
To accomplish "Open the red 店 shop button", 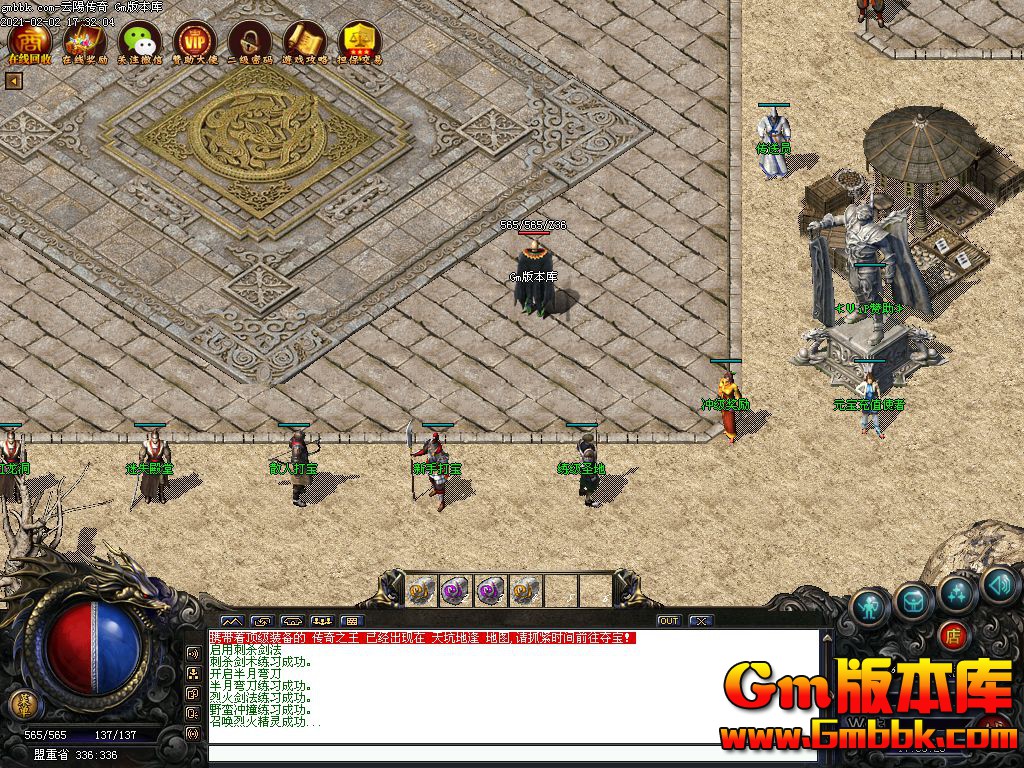I will point(953,634).
